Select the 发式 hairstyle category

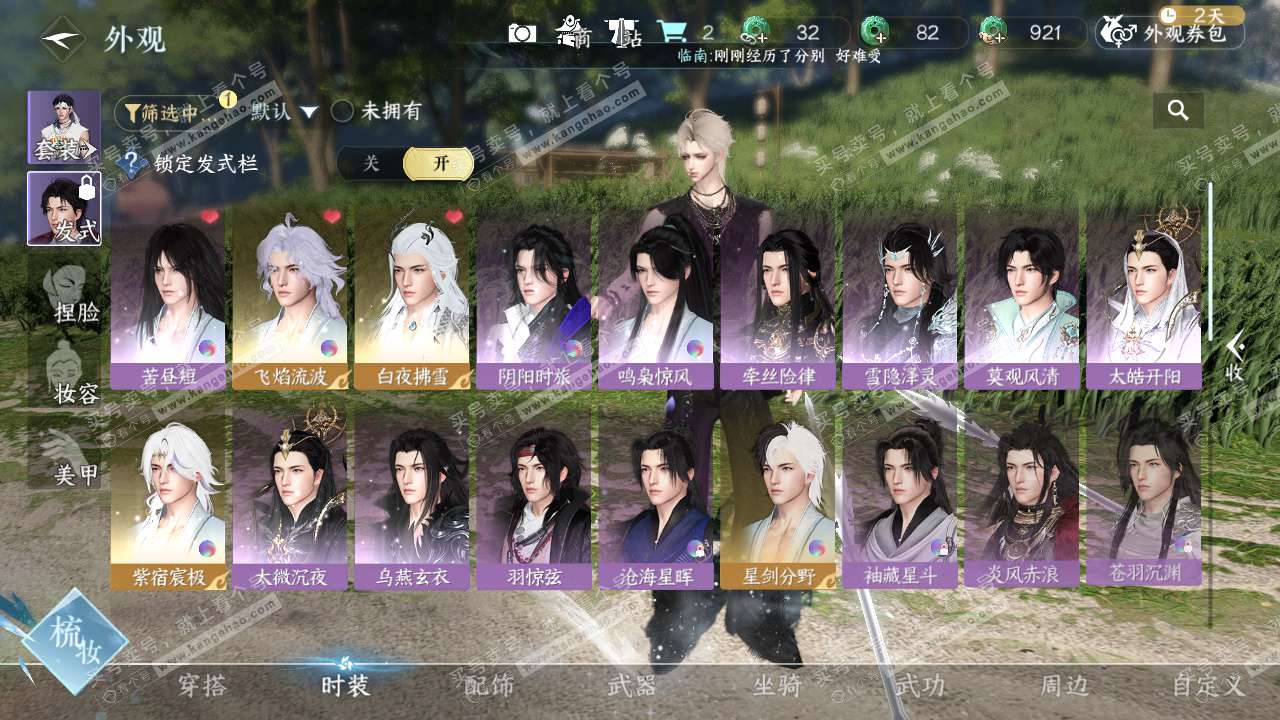pyautogui.click(x=64, y=209)
